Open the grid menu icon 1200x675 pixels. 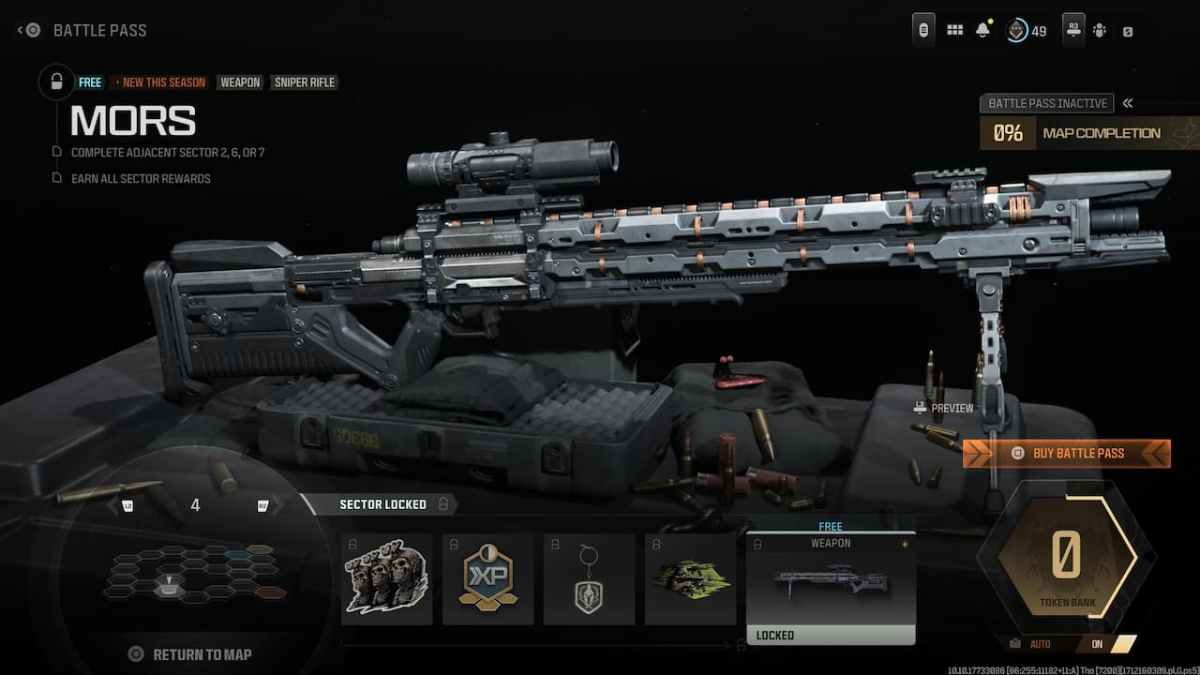pos(955,30)
